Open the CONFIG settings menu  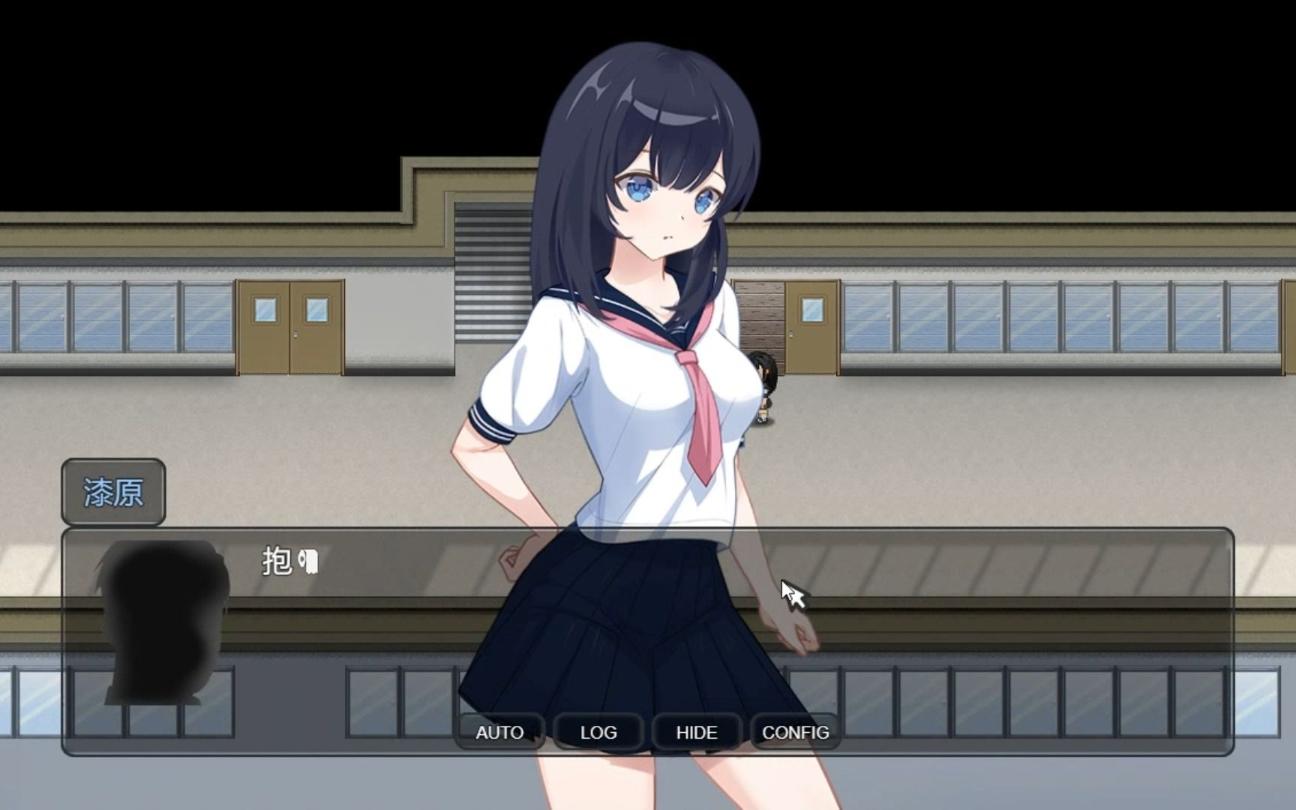tap(795, 732)
